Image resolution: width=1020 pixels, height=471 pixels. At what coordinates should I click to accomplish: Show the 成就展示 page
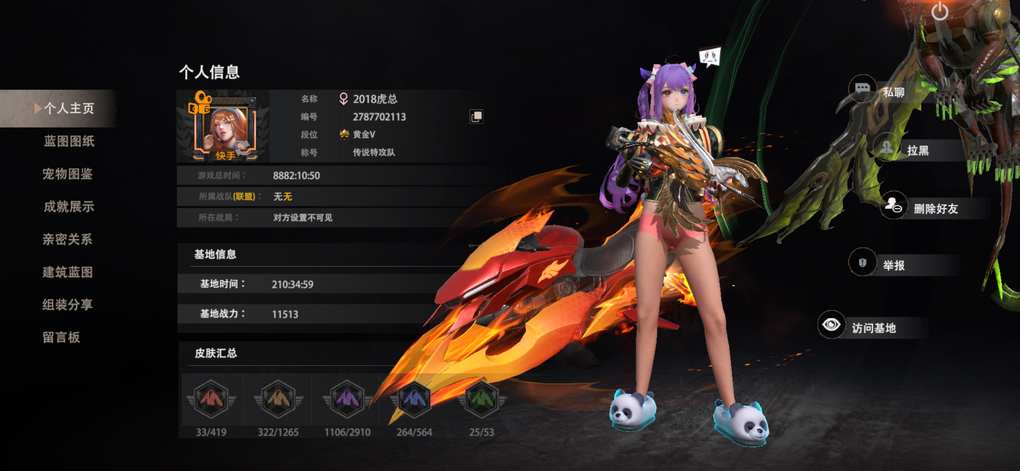68,207
